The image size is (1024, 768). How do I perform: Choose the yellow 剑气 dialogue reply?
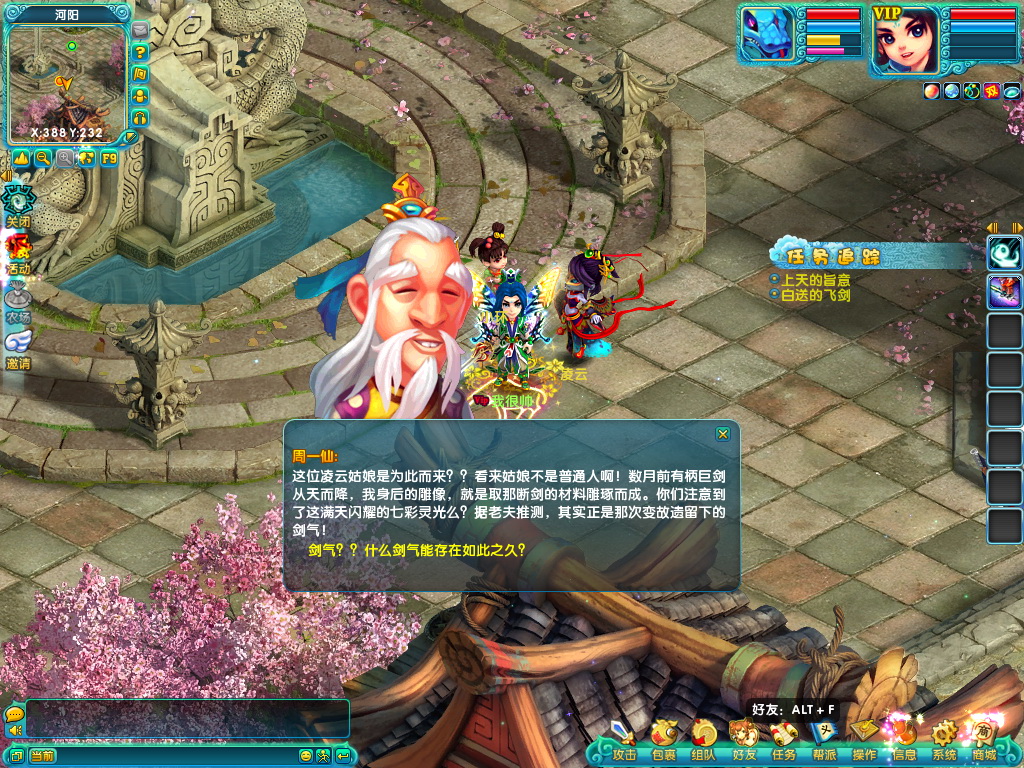click(x=417, y=550)
